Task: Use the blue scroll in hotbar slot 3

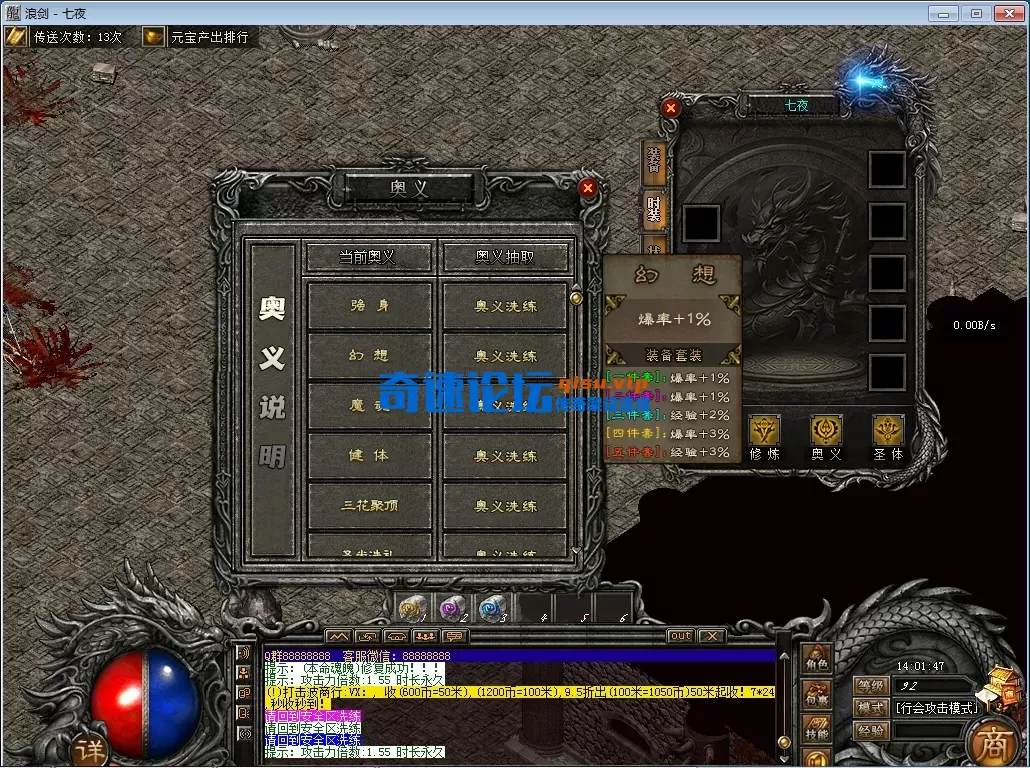Action: tap(490, 607)
